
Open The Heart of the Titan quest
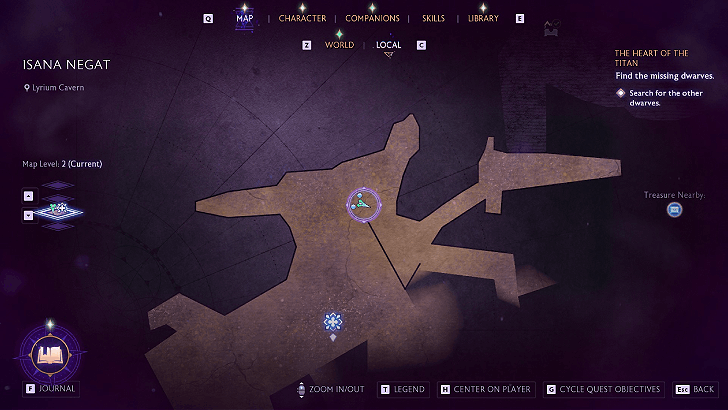coord(650,58)
